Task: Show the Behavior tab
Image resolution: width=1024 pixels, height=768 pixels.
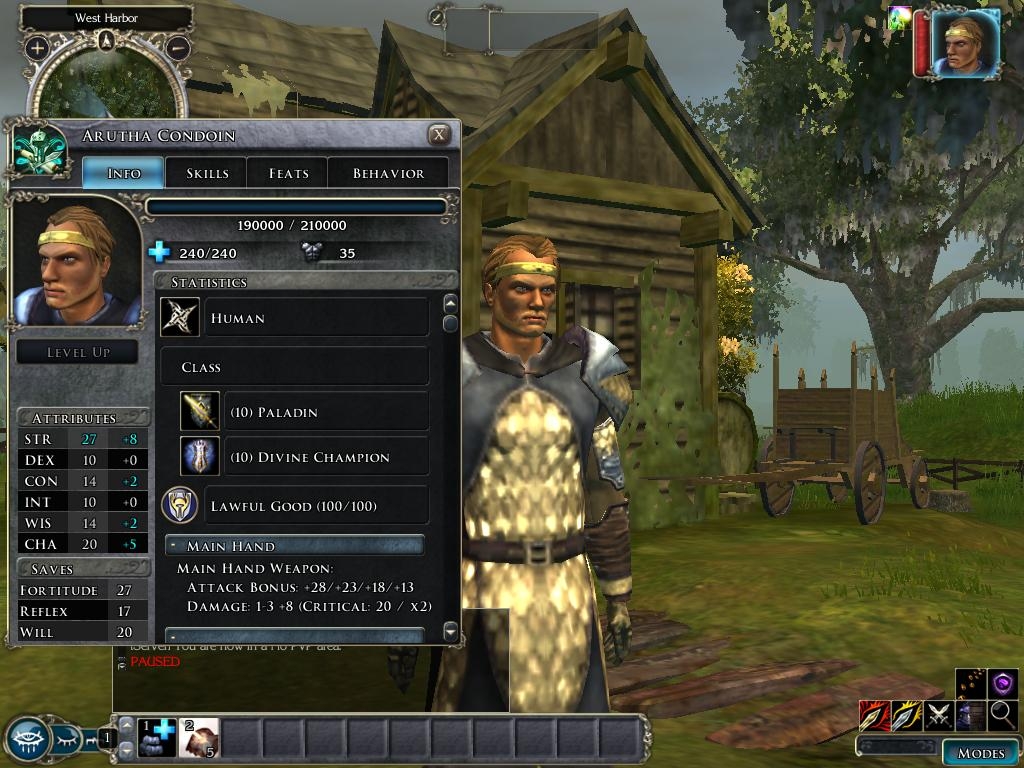Action: [388, 173]
